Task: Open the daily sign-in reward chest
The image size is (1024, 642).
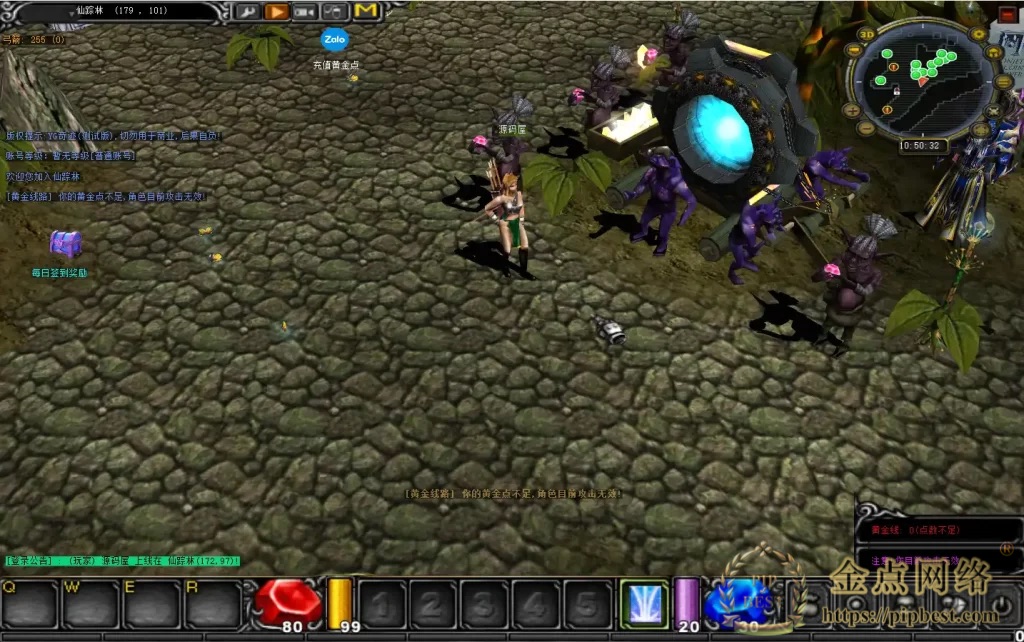Action: [x=66, y=243]
